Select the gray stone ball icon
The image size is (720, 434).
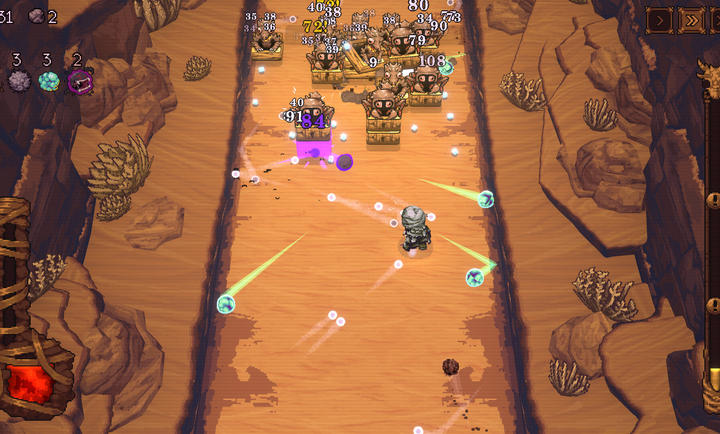[18, 81]
